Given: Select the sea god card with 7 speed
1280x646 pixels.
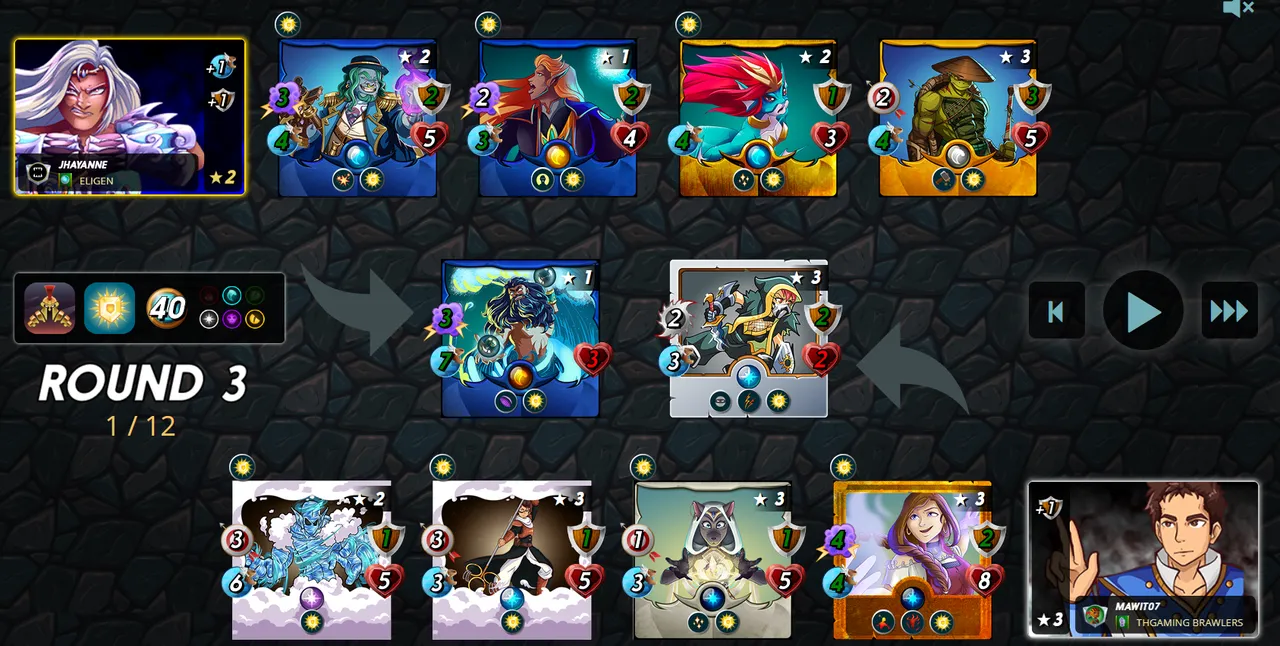Looking at the screenshot, I should click(x=520, y=338).
